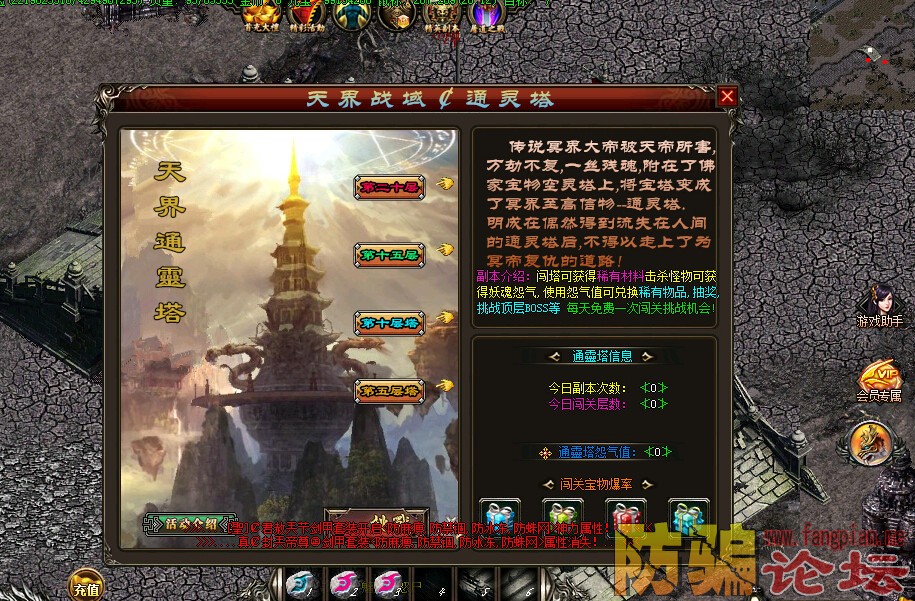Open the VIP 会员专属 icon

pyautogui.click(x=880, y=378)
